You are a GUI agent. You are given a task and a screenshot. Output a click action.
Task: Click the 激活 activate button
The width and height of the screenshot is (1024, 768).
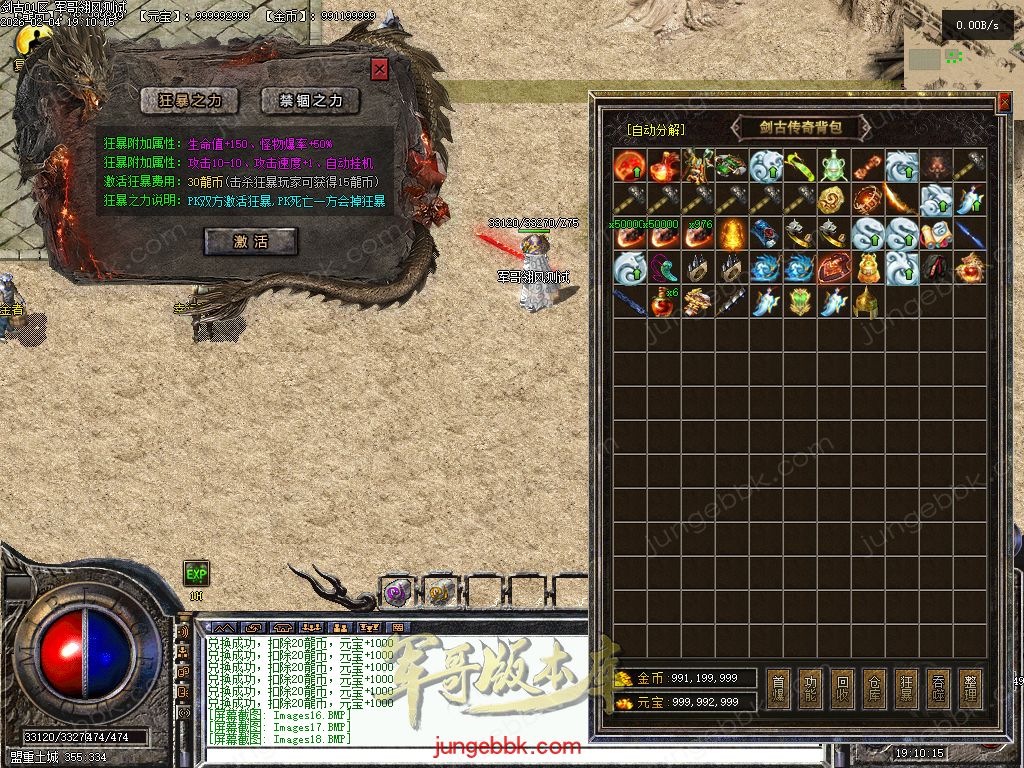250,241
